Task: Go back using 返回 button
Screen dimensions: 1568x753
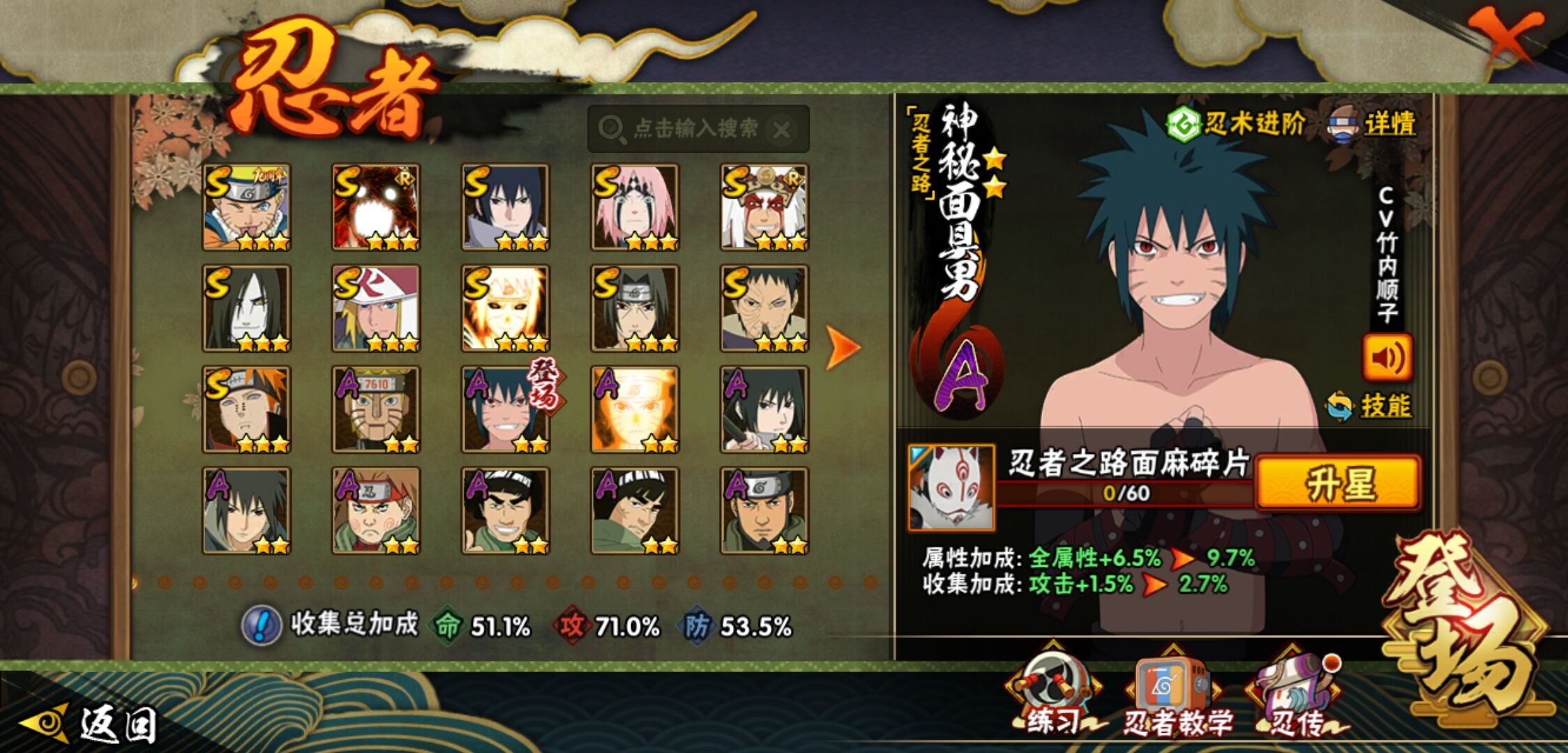Action: coord(91,724)
